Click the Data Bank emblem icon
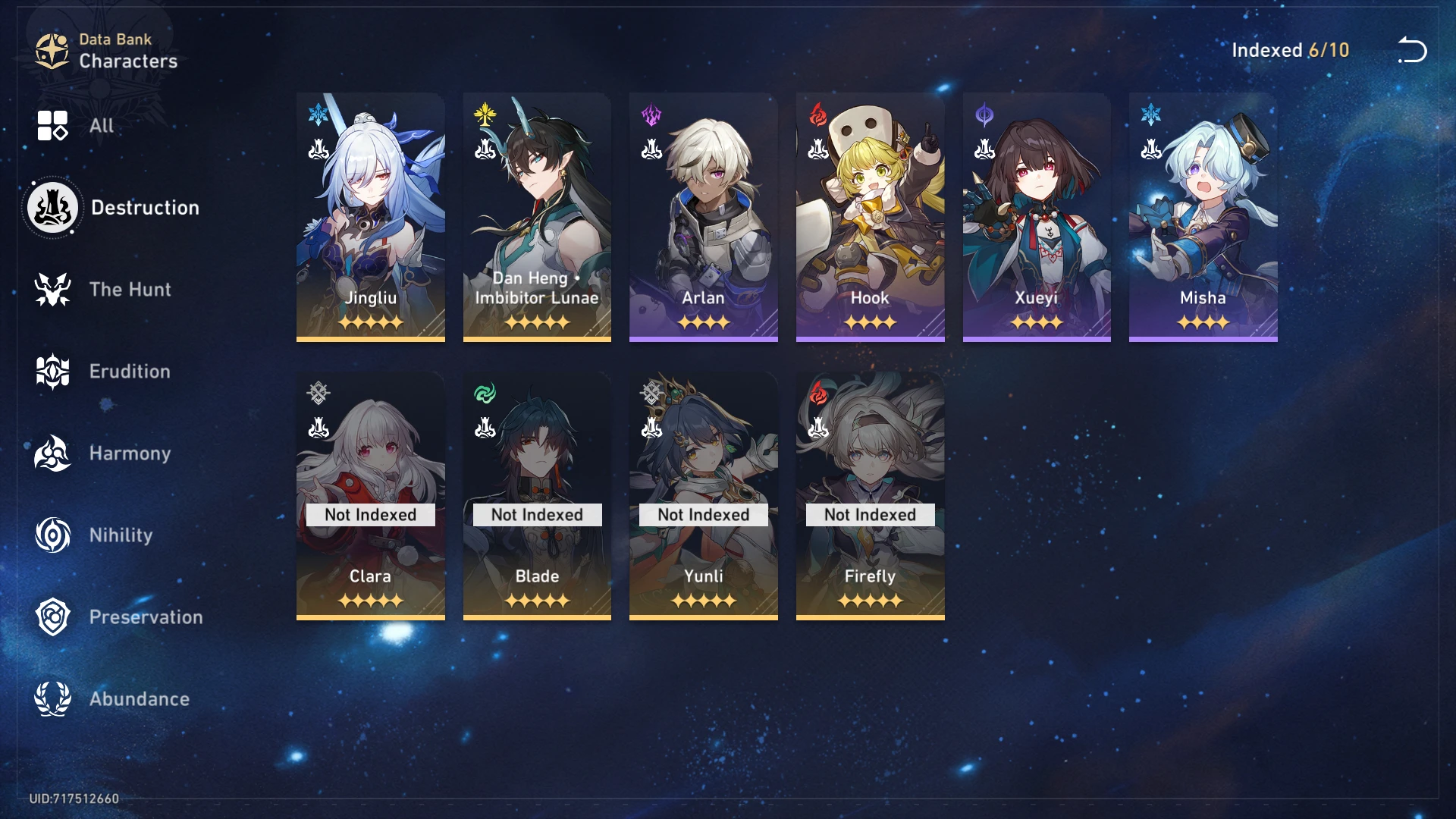This screenshot has height=819, width=1456. pyautogui.click(x=50, y=50)
